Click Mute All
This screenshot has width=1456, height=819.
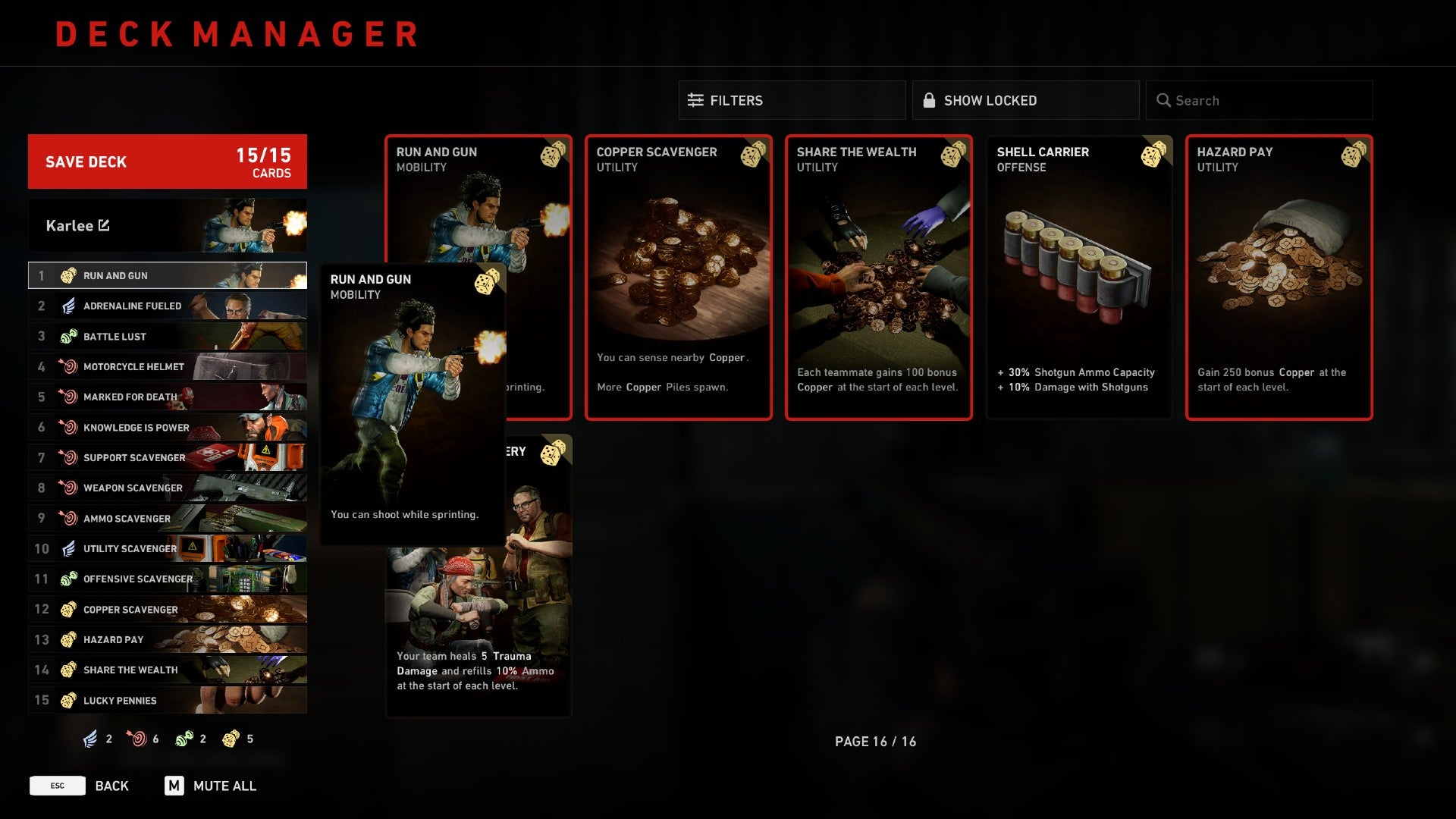(226, 786)
